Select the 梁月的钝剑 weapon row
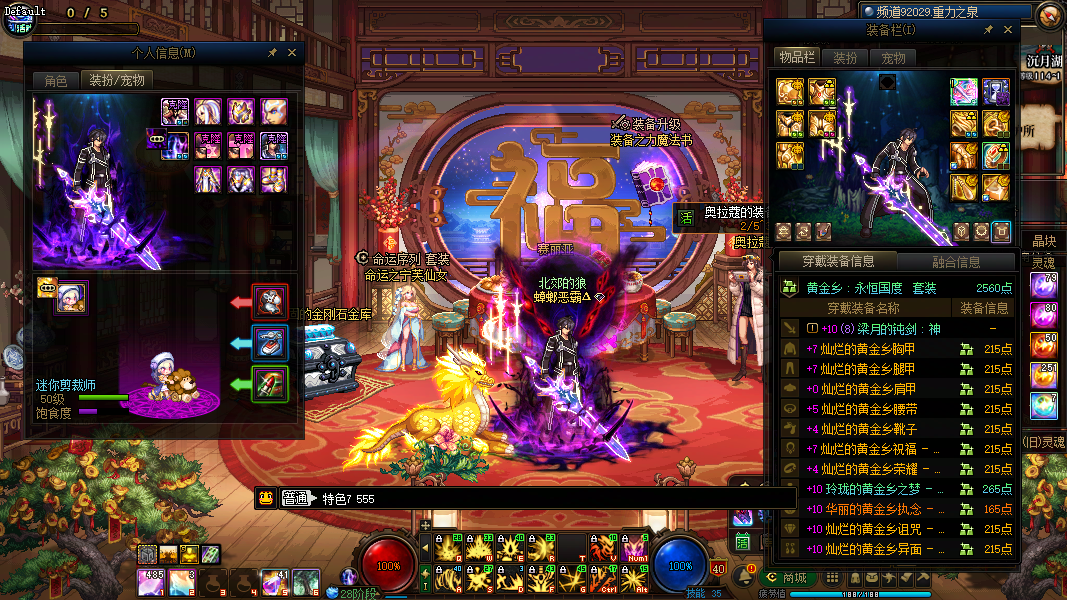Viewport: 1067px width, 600px height. click(880, 328)
